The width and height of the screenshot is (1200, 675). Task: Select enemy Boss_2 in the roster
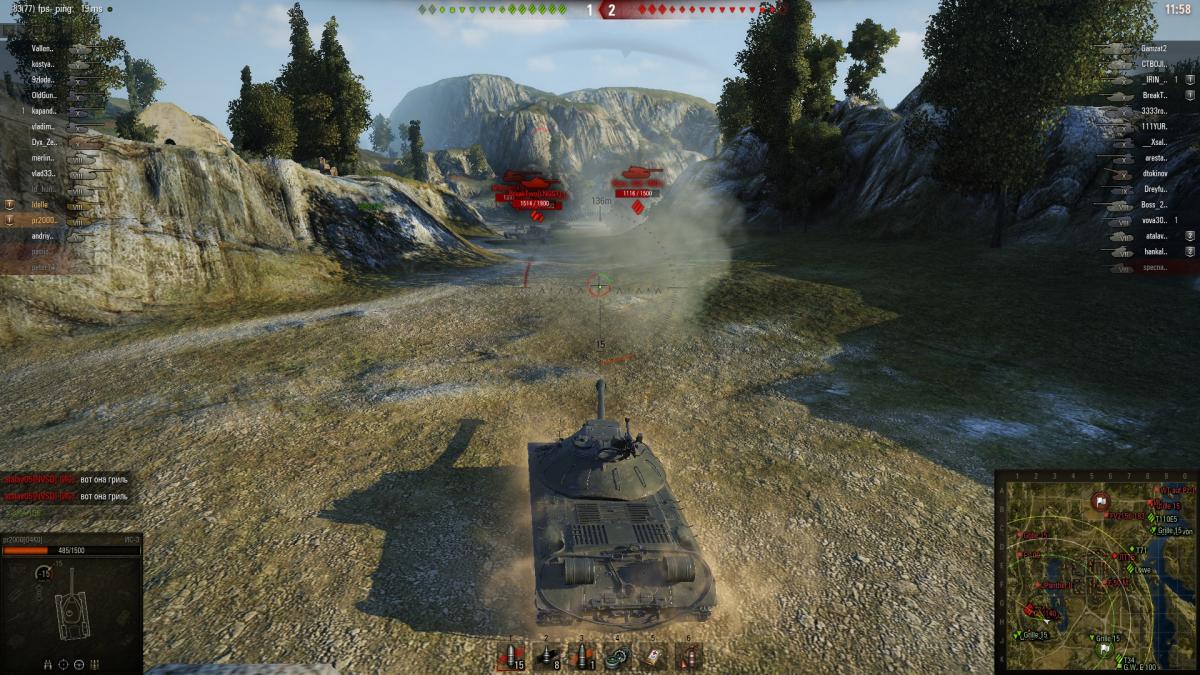point(1150,205)
